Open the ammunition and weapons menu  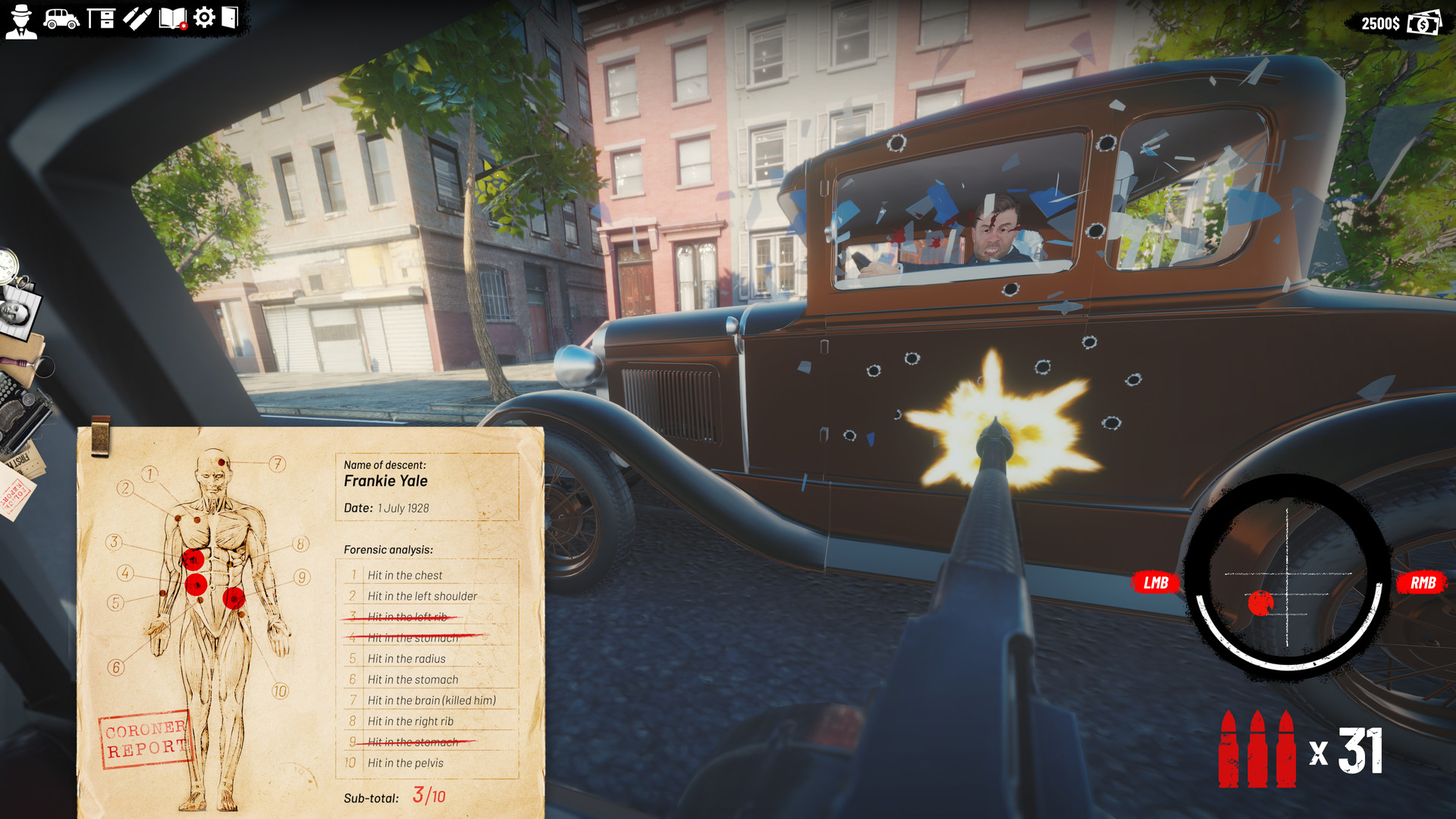tap(137, 17)
